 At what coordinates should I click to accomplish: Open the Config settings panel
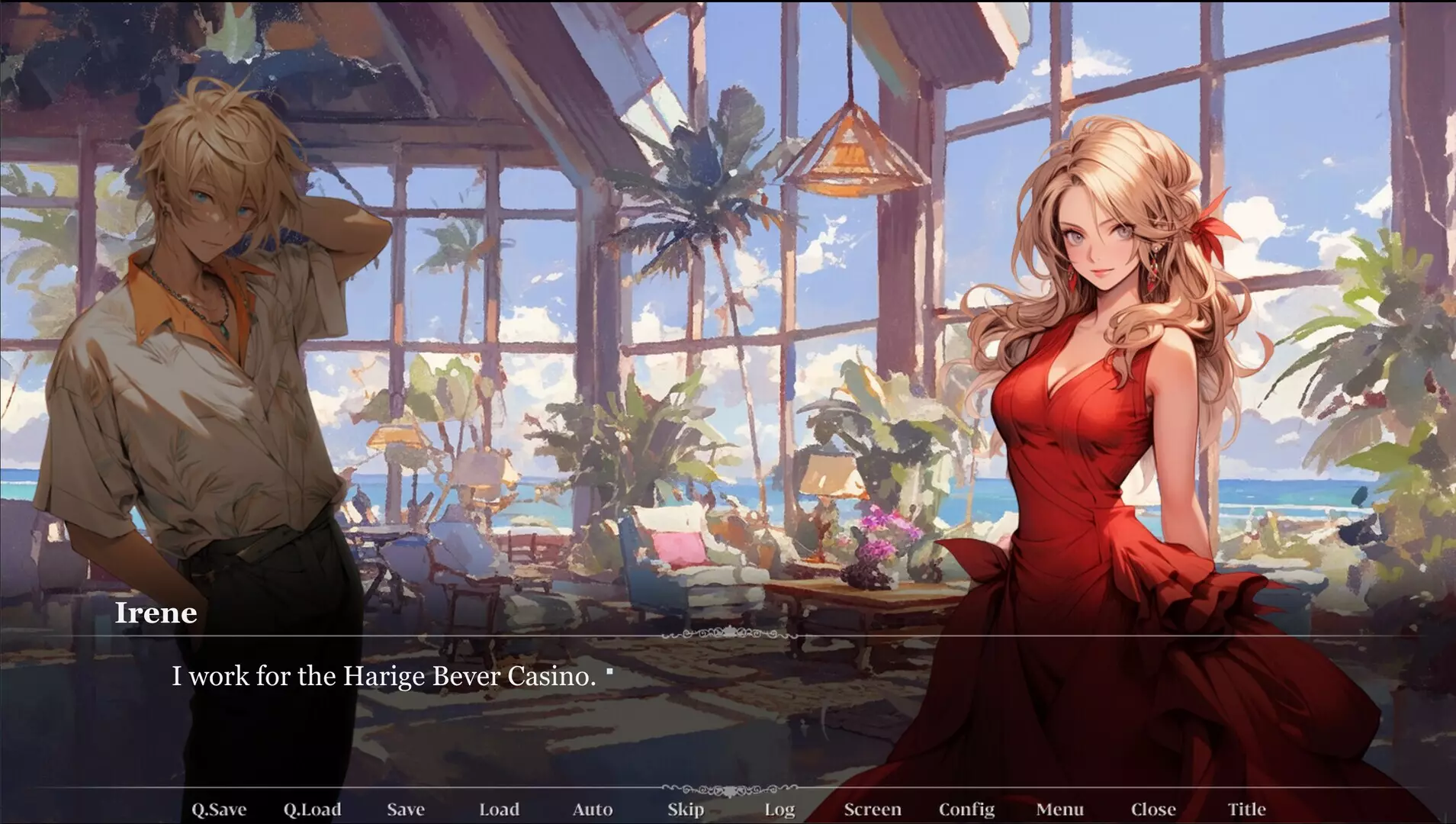(968, 809)
